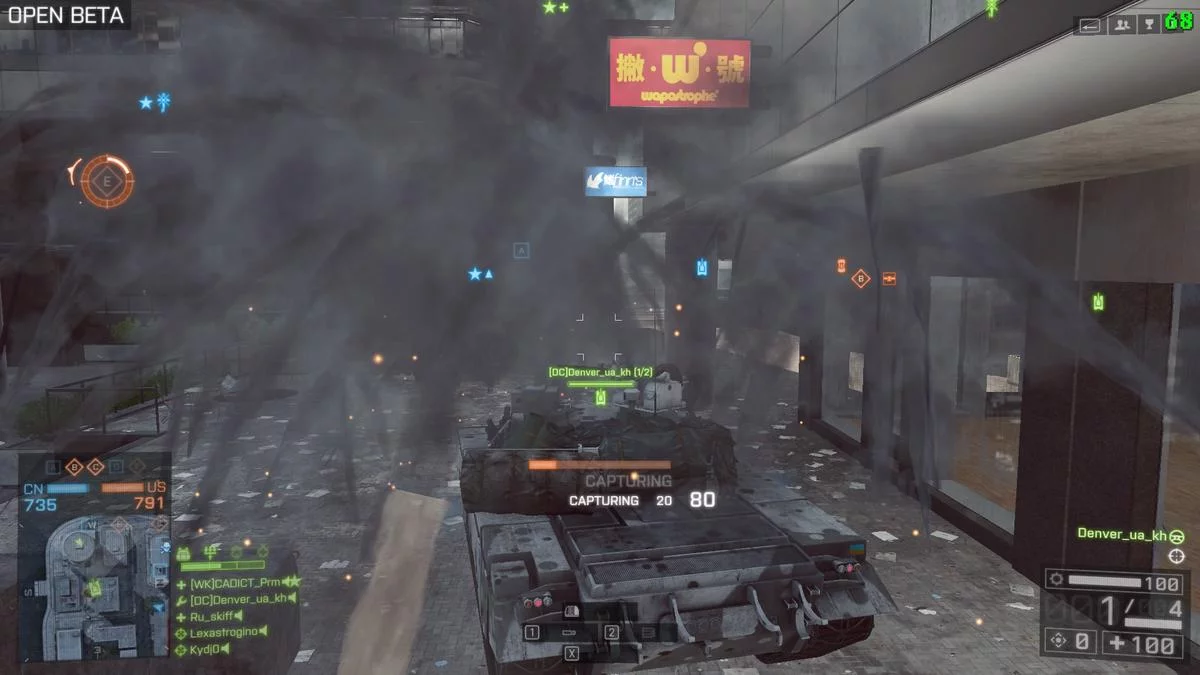Image resolution: width=1200 pixels, height=675 pixels.
Task: Select squad member [WK]CADICT_Prm in squad list
Action: pyautogui.click(x=236, y=582)
